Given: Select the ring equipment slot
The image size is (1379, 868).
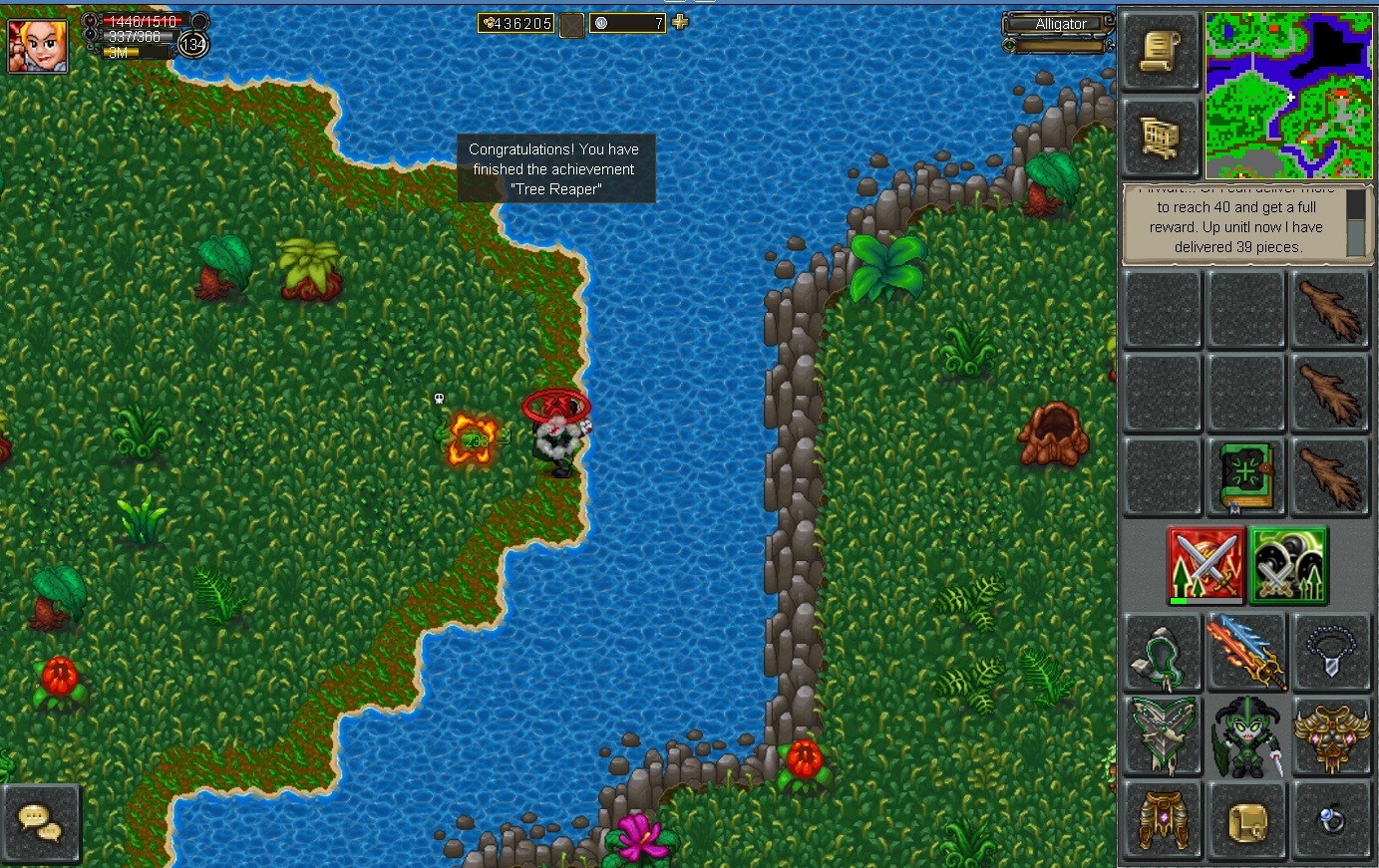Looking at the screenshot, I should coord(1330,820).
